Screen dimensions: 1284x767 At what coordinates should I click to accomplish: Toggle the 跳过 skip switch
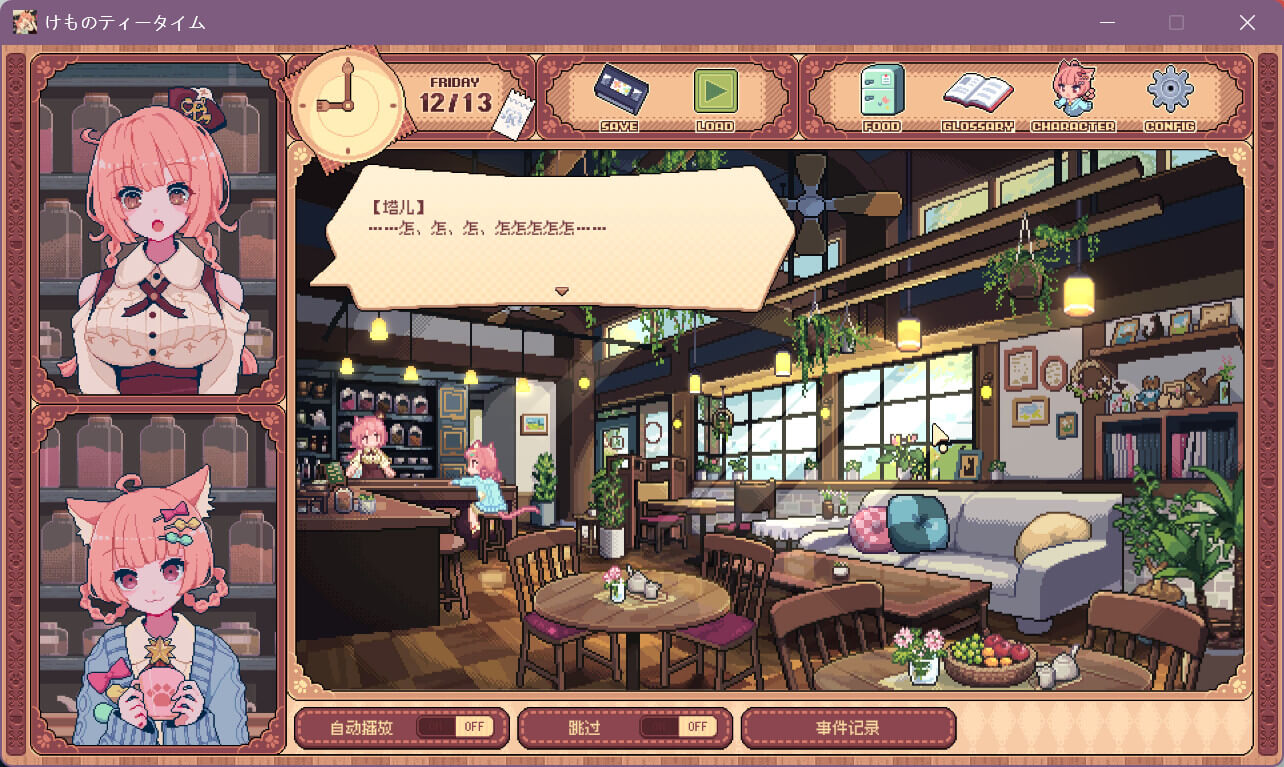(x=678, y=727)
